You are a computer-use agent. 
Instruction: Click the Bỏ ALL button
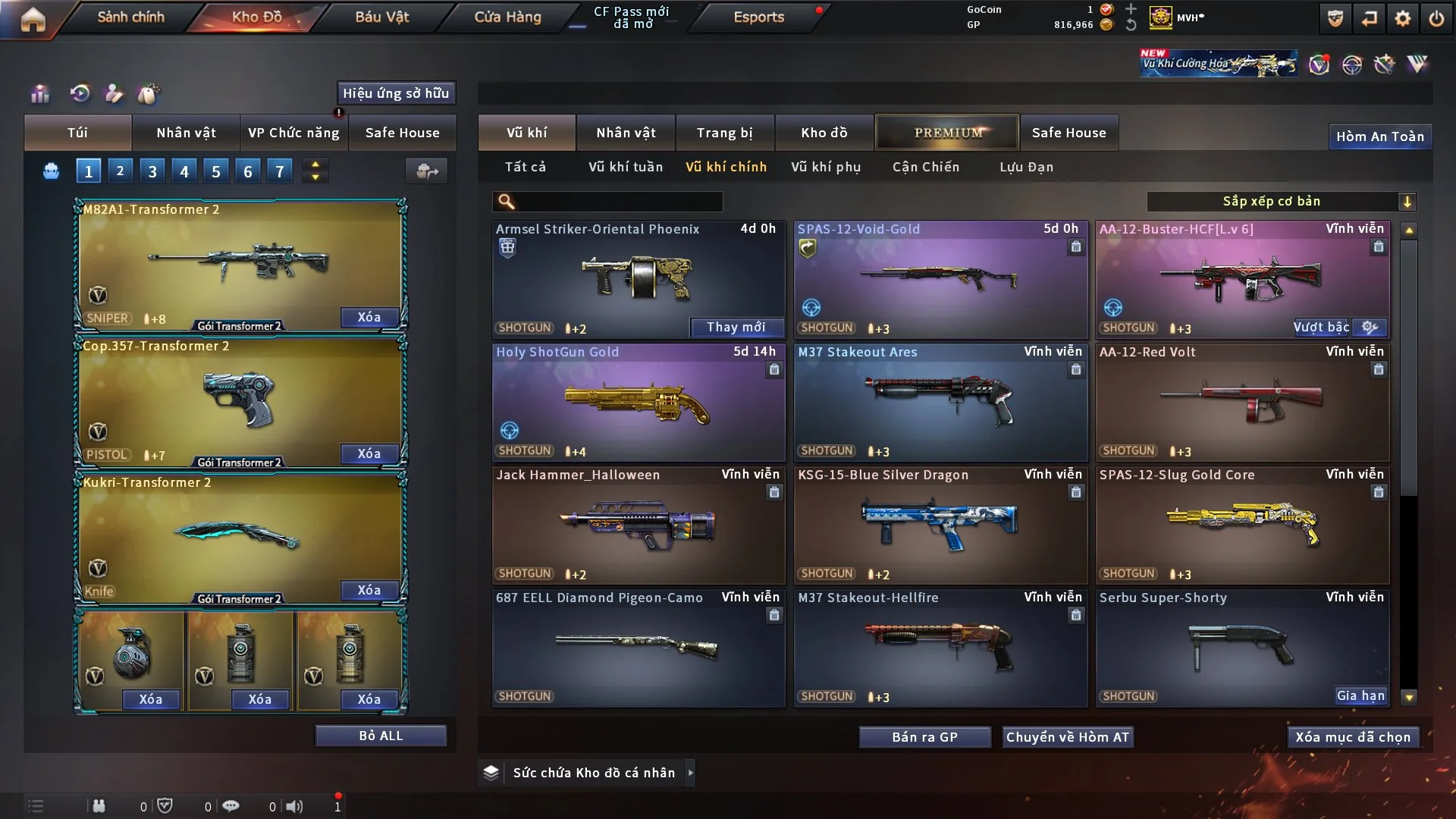(x=381, y=736)
